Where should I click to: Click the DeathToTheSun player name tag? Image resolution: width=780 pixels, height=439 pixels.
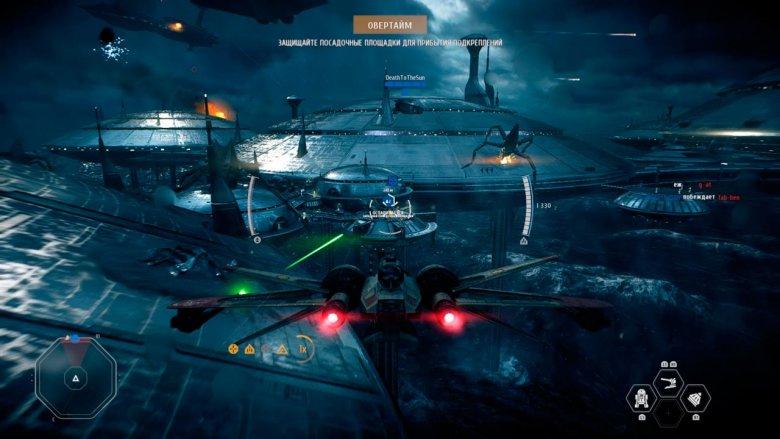point(404,77)
